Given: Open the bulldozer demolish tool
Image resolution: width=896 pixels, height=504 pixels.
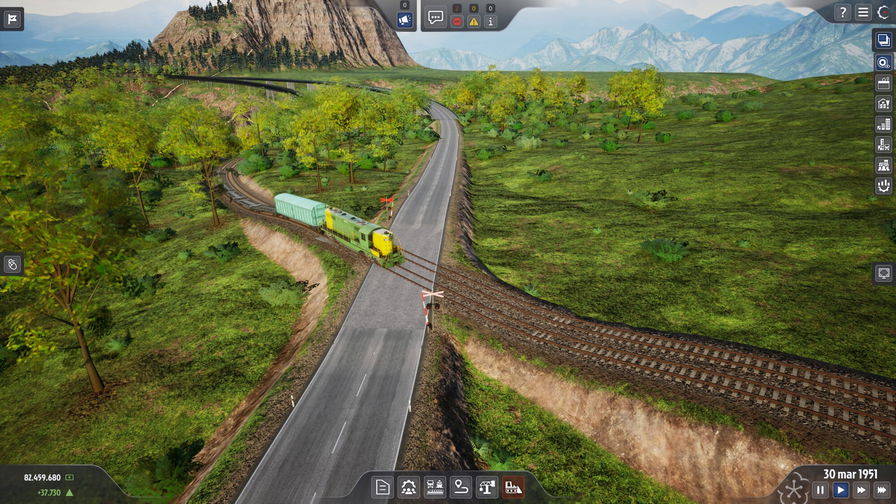Looking at the screenshot, I should pos(513,487).
